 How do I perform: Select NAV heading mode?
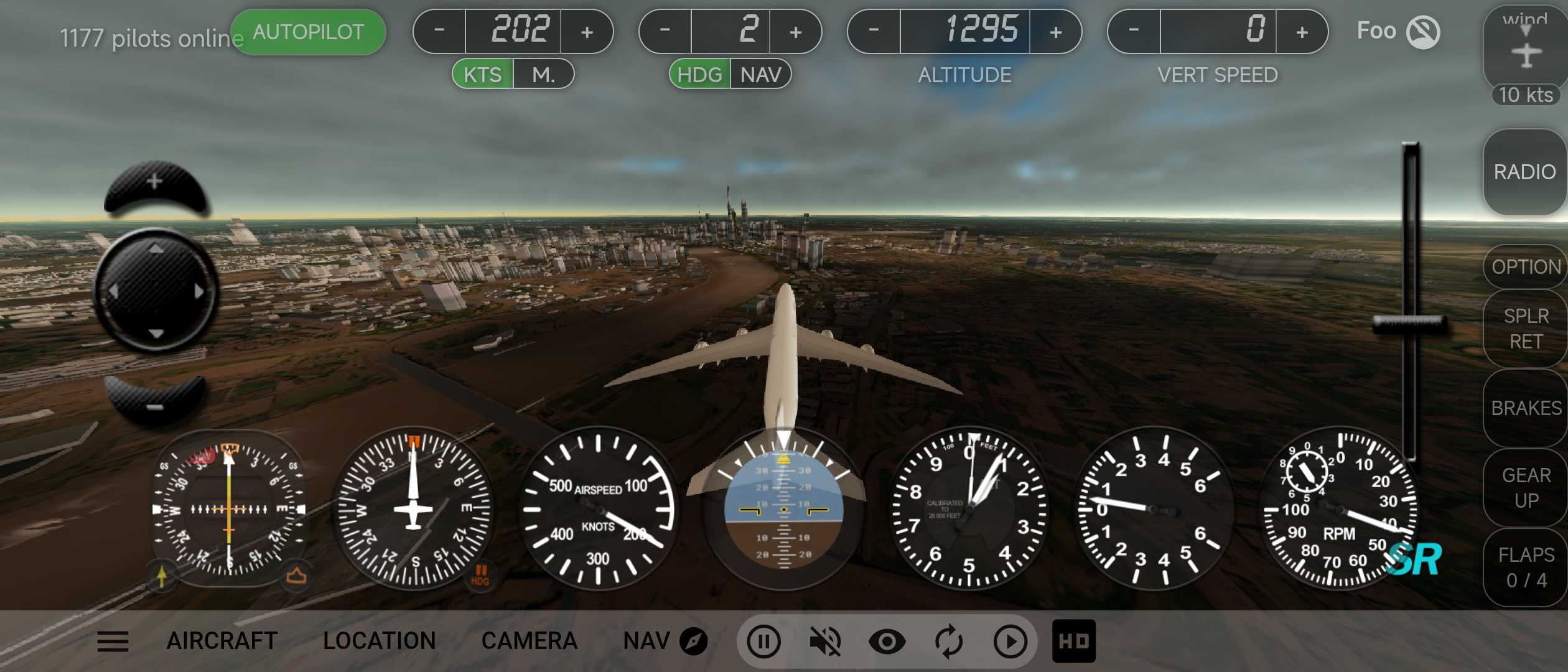click(x=760, y=75)
